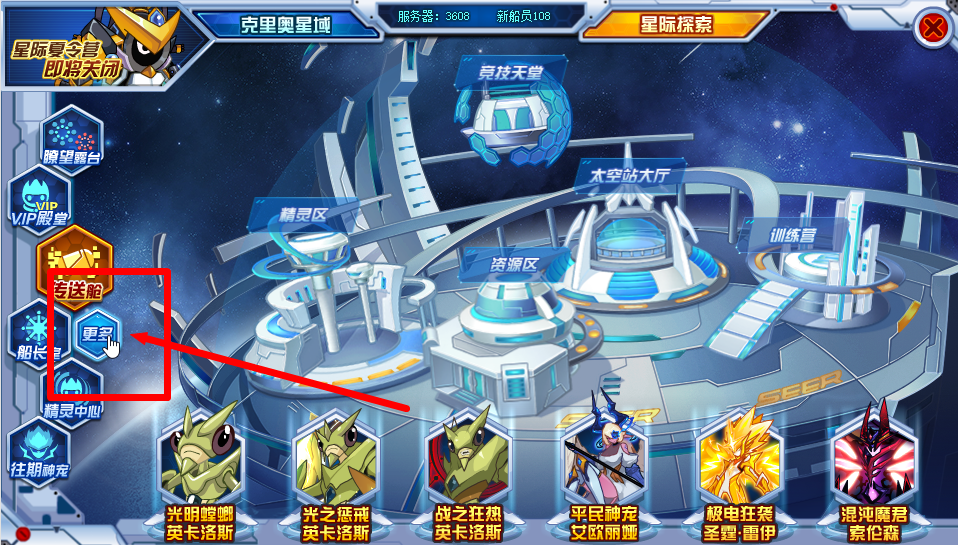Screen dimensions: 958x545
Task: Enter the 太空站大厅 station hall
Action: pyautogui.click(x=630, y=240)
